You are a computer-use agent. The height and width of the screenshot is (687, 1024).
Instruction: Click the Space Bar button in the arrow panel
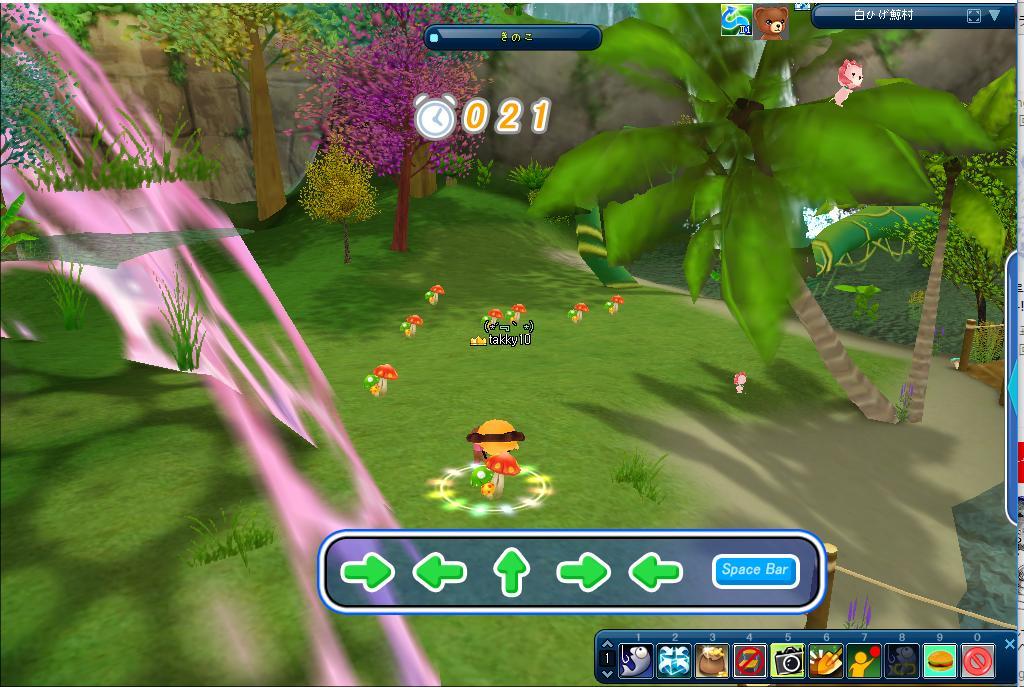(x=755, y=570)
